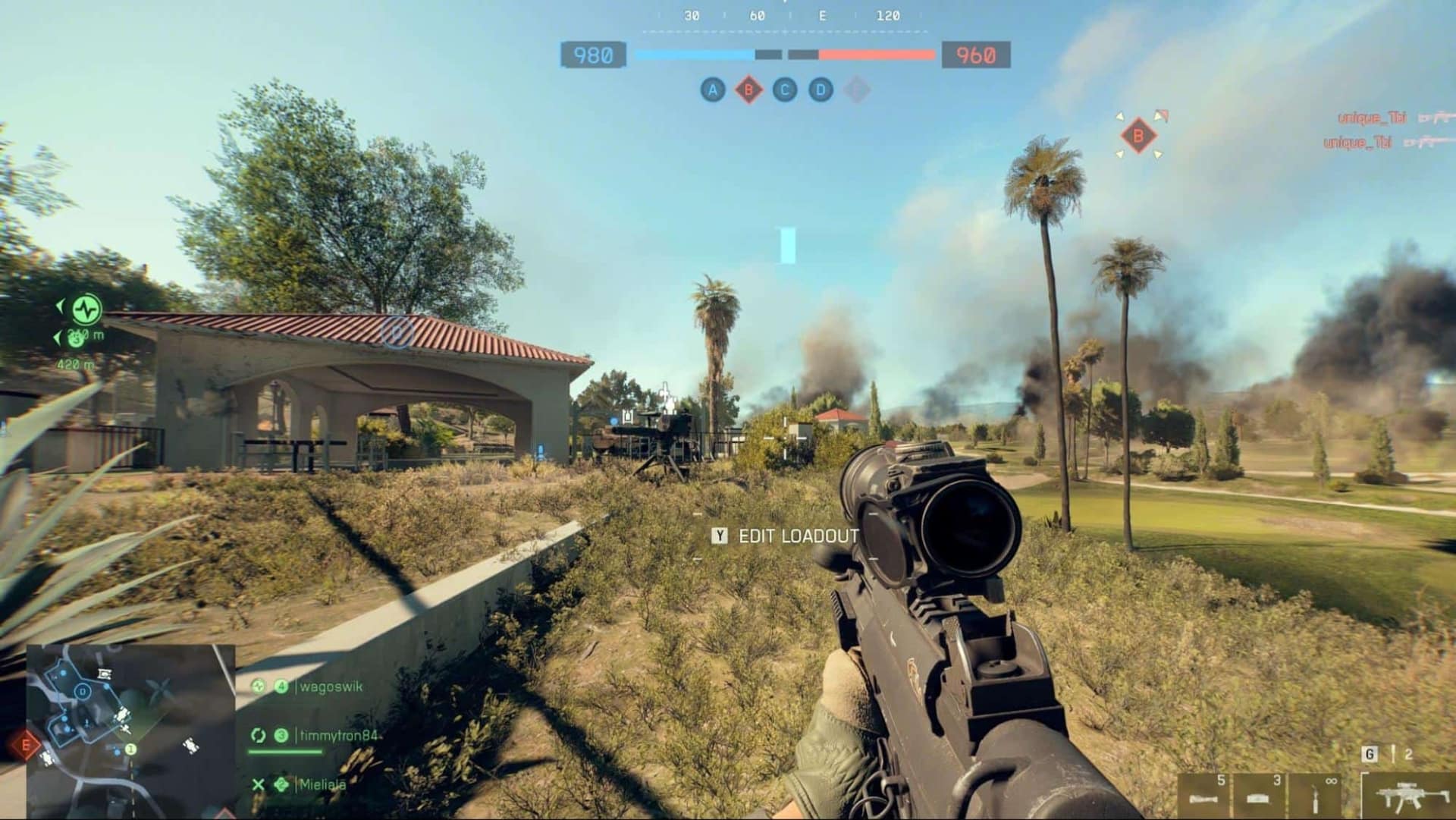This screenshot has height=820, width=1456.
Task: Click timmytron84's respawn spinner icon
Action: click(259, 735)
